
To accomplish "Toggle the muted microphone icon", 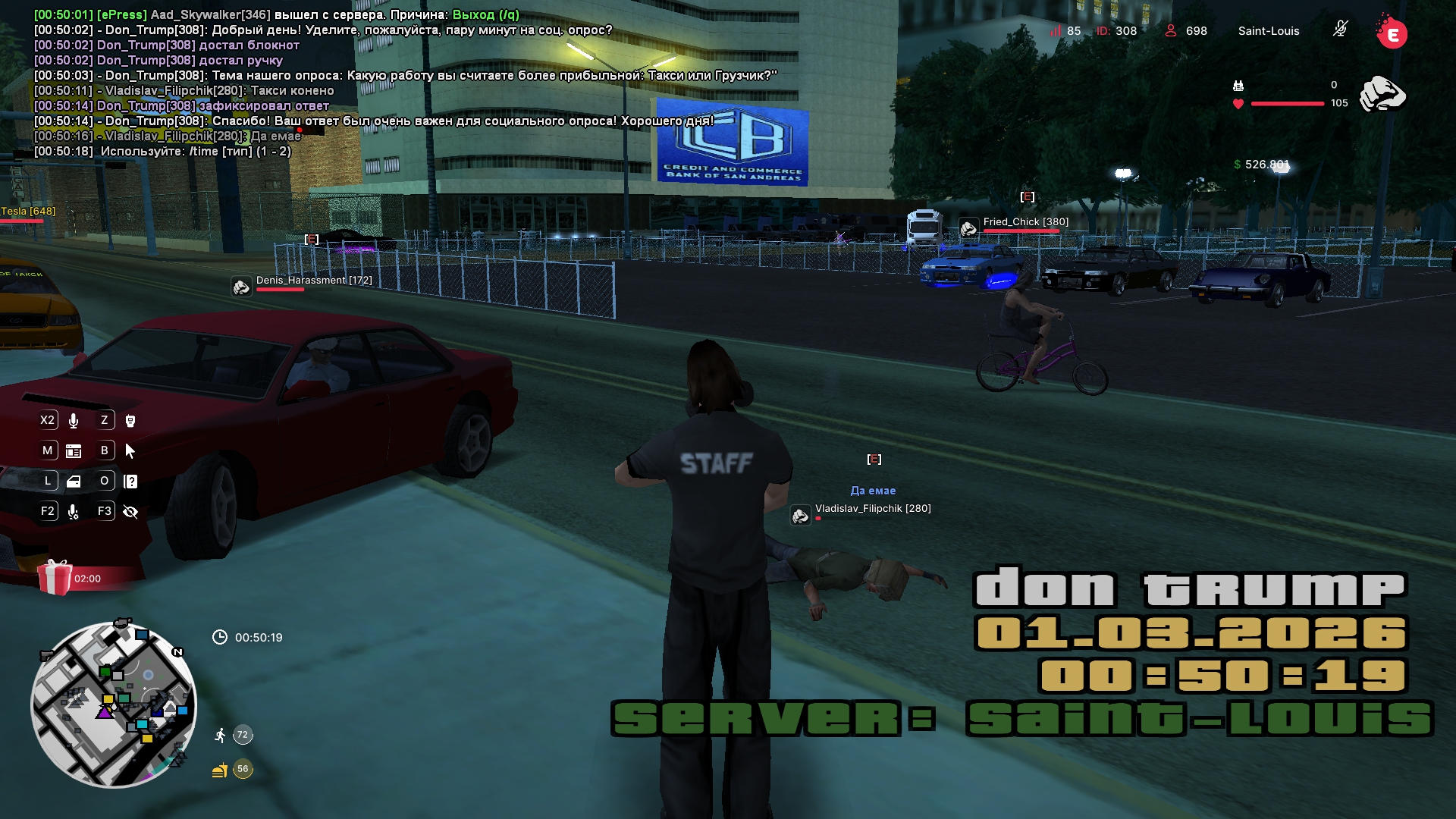I will [x=1340, y=30].
